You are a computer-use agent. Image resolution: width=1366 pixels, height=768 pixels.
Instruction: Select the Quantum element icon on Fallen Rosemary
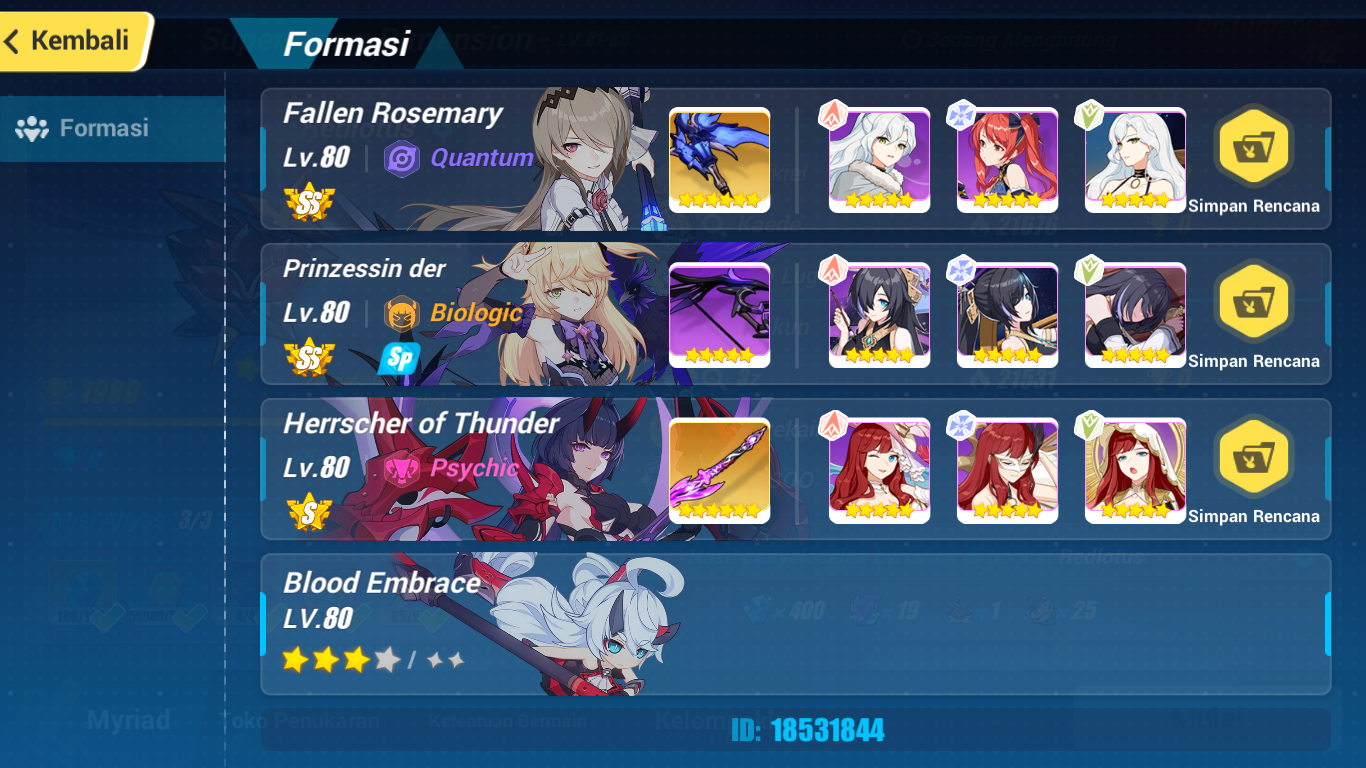[x=403, y=157]
